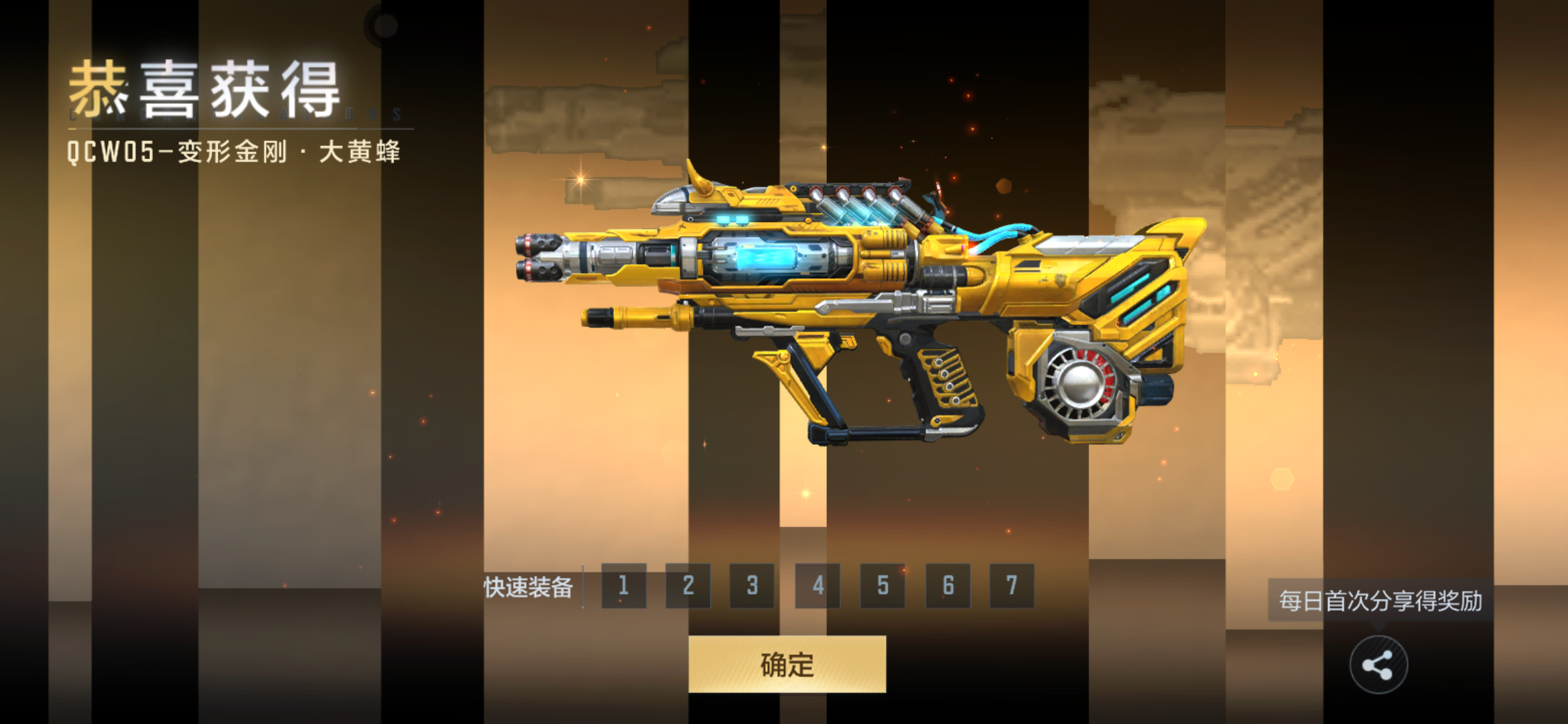Select quick equip slot 3
Image resolution: width=1568 pixels, height=724 pixels.
coord(753,586)
